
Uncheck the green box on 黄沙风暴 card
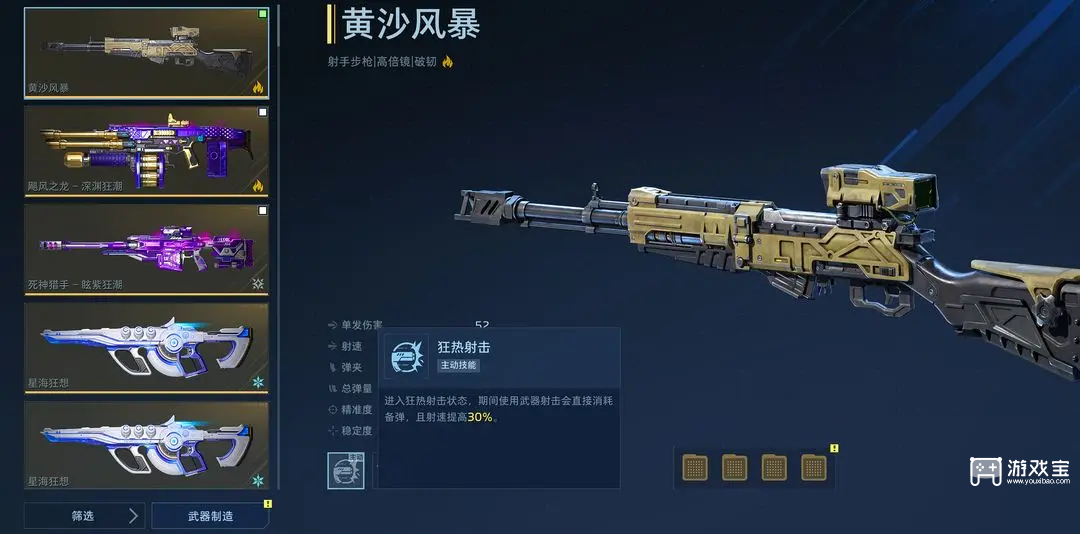coord(263,14)
